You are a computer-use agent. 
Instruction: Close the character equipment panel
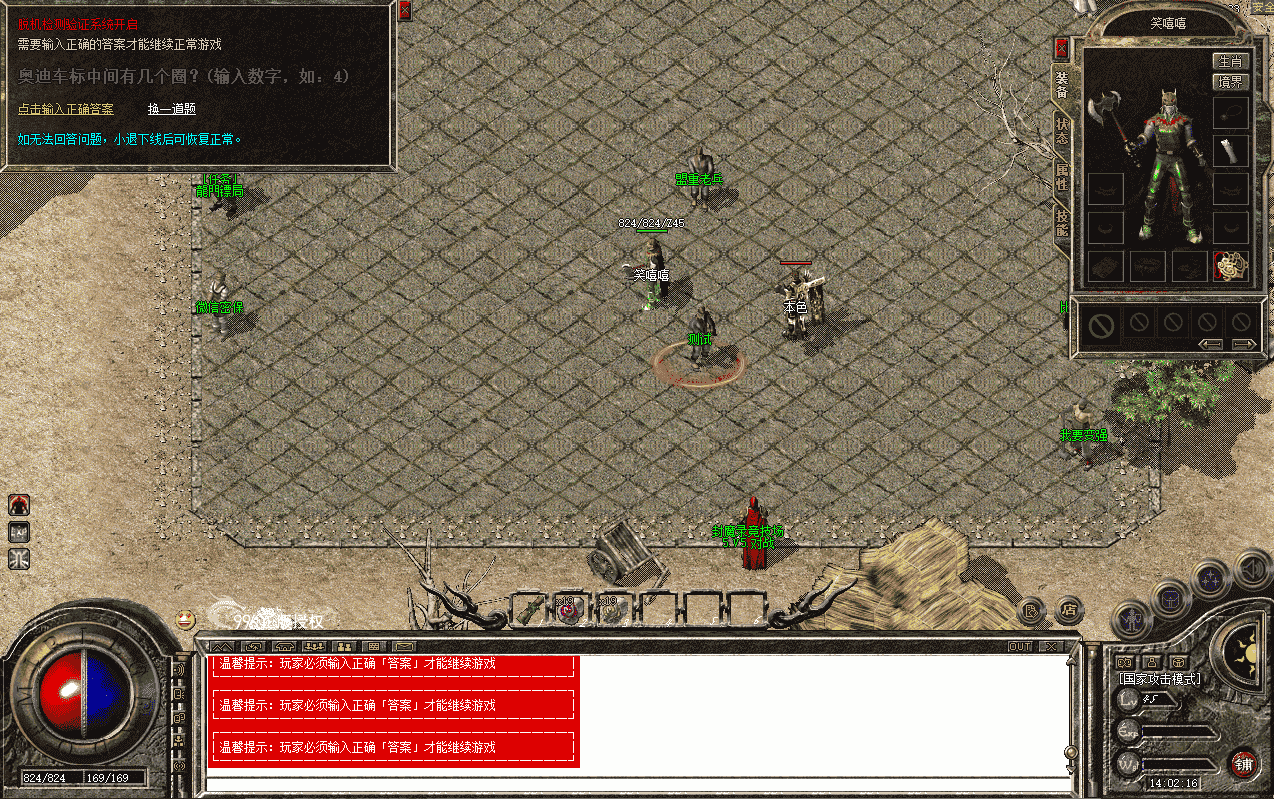click(x=1062, y=48)
